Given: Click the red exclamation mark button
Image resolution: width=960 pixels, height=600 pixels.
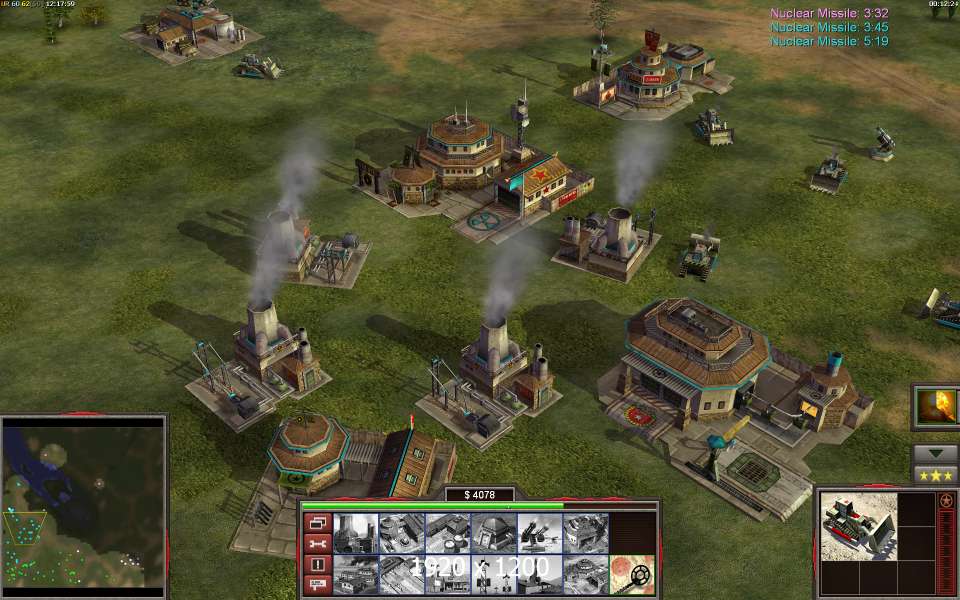Looking at the screenshot, I should click(x=315, y=565).
